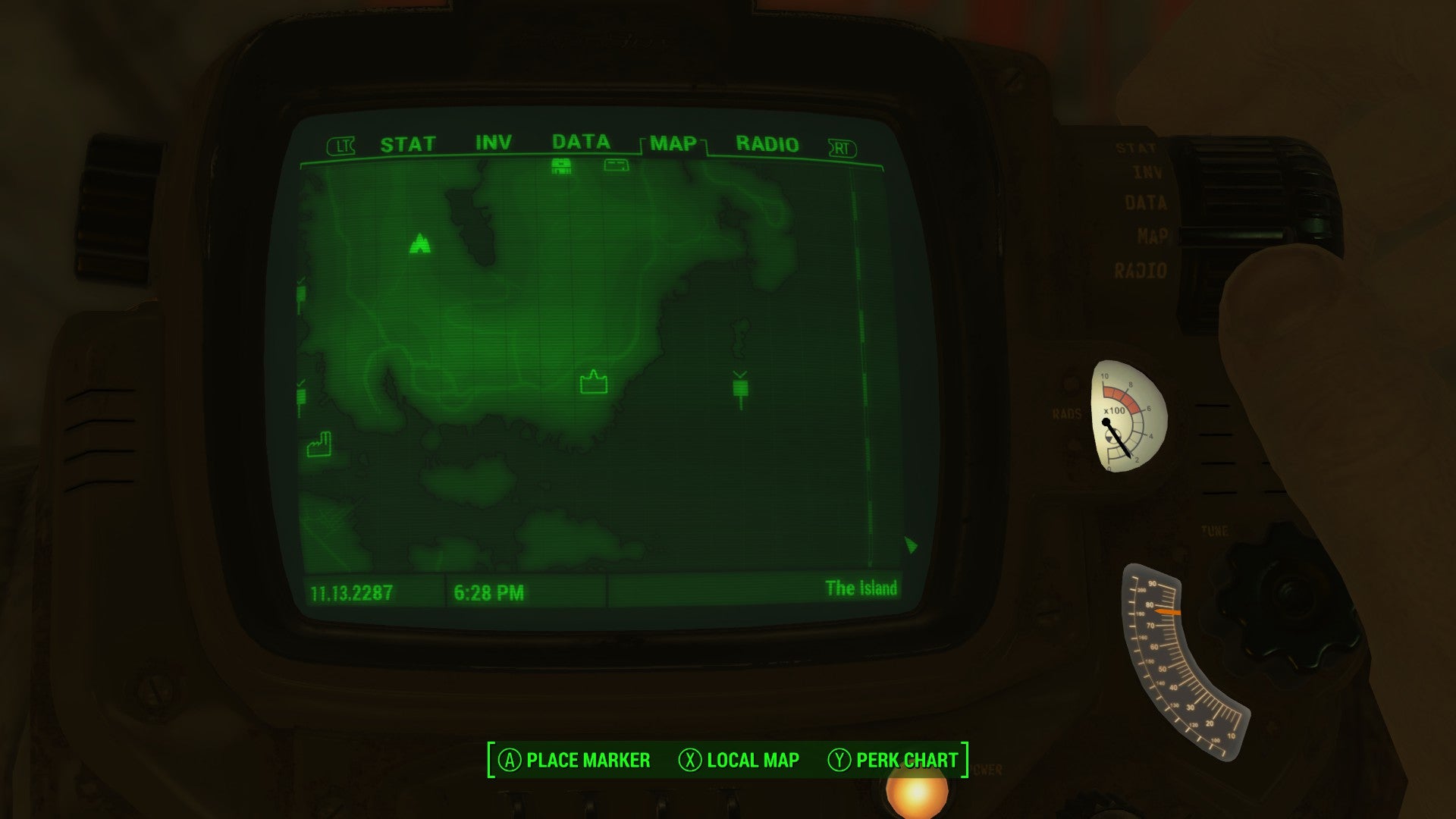Click the fort-shaped settlement marker on the map
1456x819 pixels.
tap(594, 383)
